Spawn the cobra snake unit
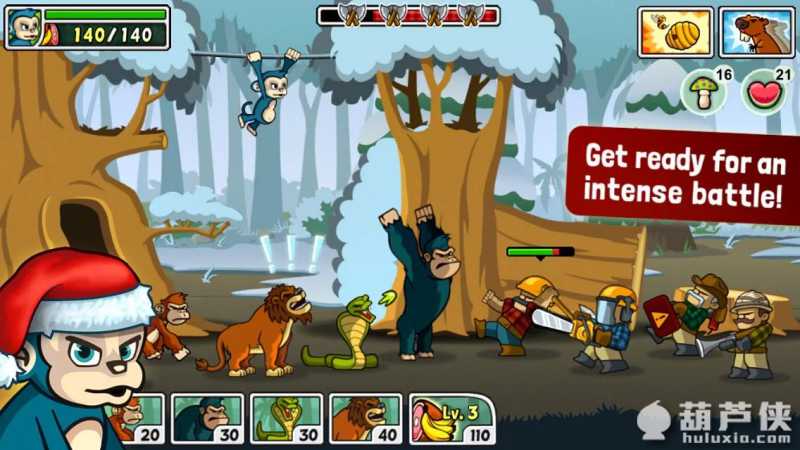The height and width of the screenshot is (450, 800). (287, 418)
